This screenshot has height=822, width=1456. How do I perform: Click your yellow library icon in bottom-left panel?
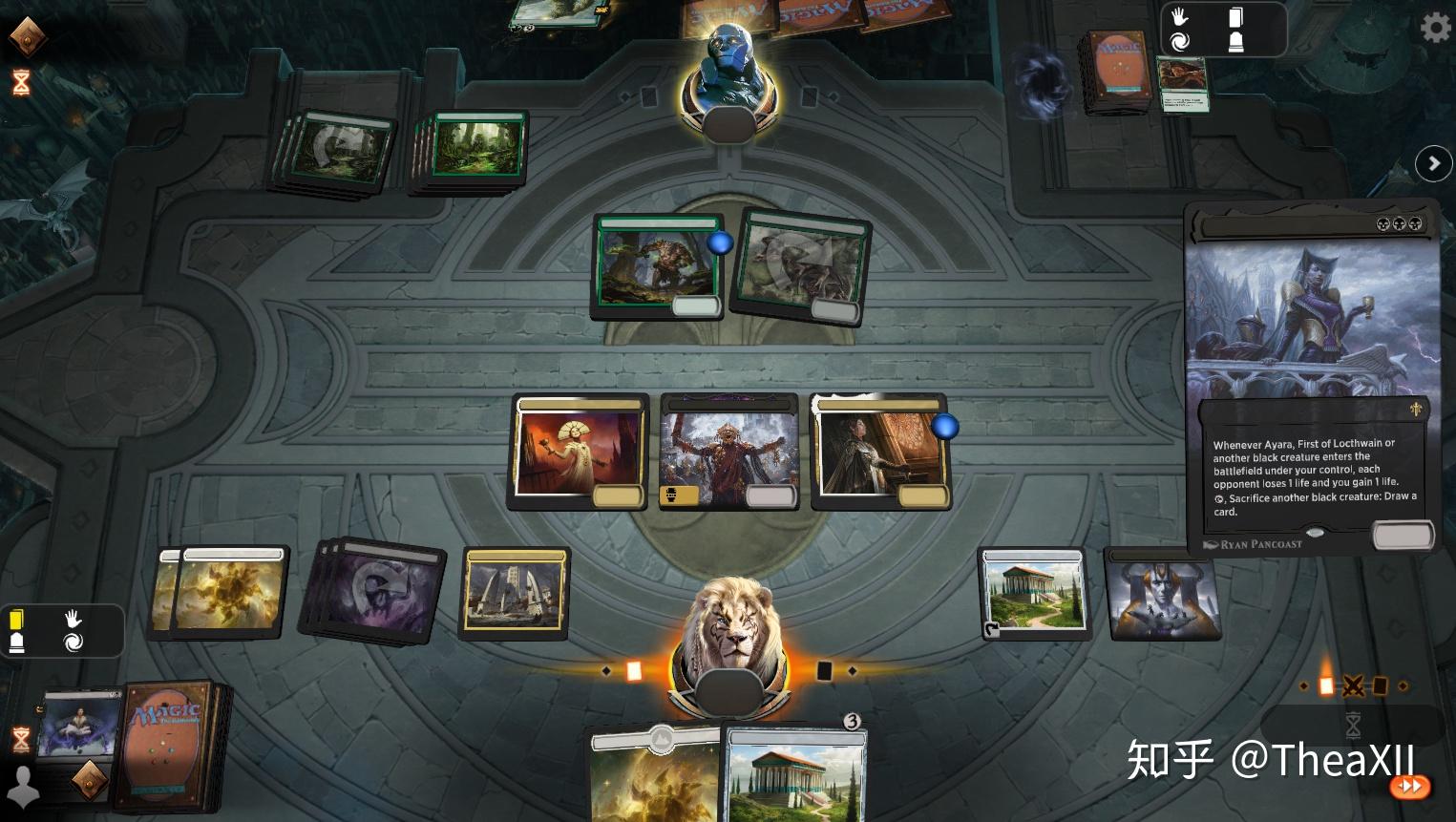pos(16,619)
